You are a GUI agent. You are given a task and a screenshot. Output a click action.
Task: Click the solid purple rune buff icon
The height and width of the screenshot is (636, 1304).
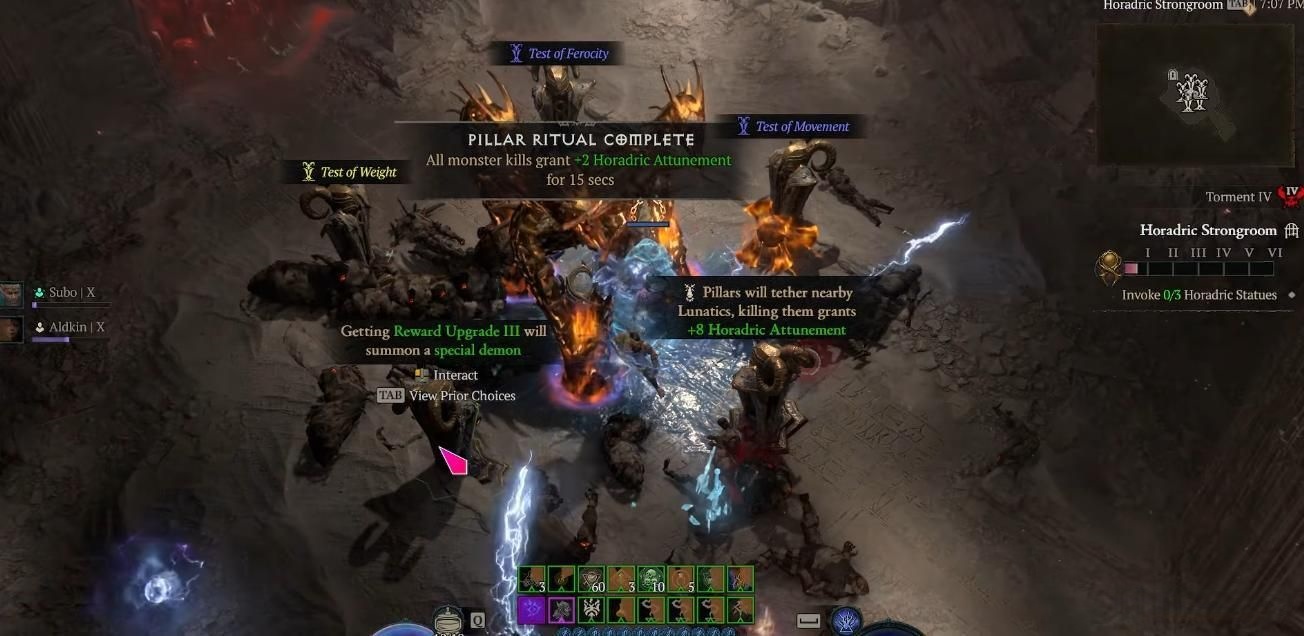(531, 609)
